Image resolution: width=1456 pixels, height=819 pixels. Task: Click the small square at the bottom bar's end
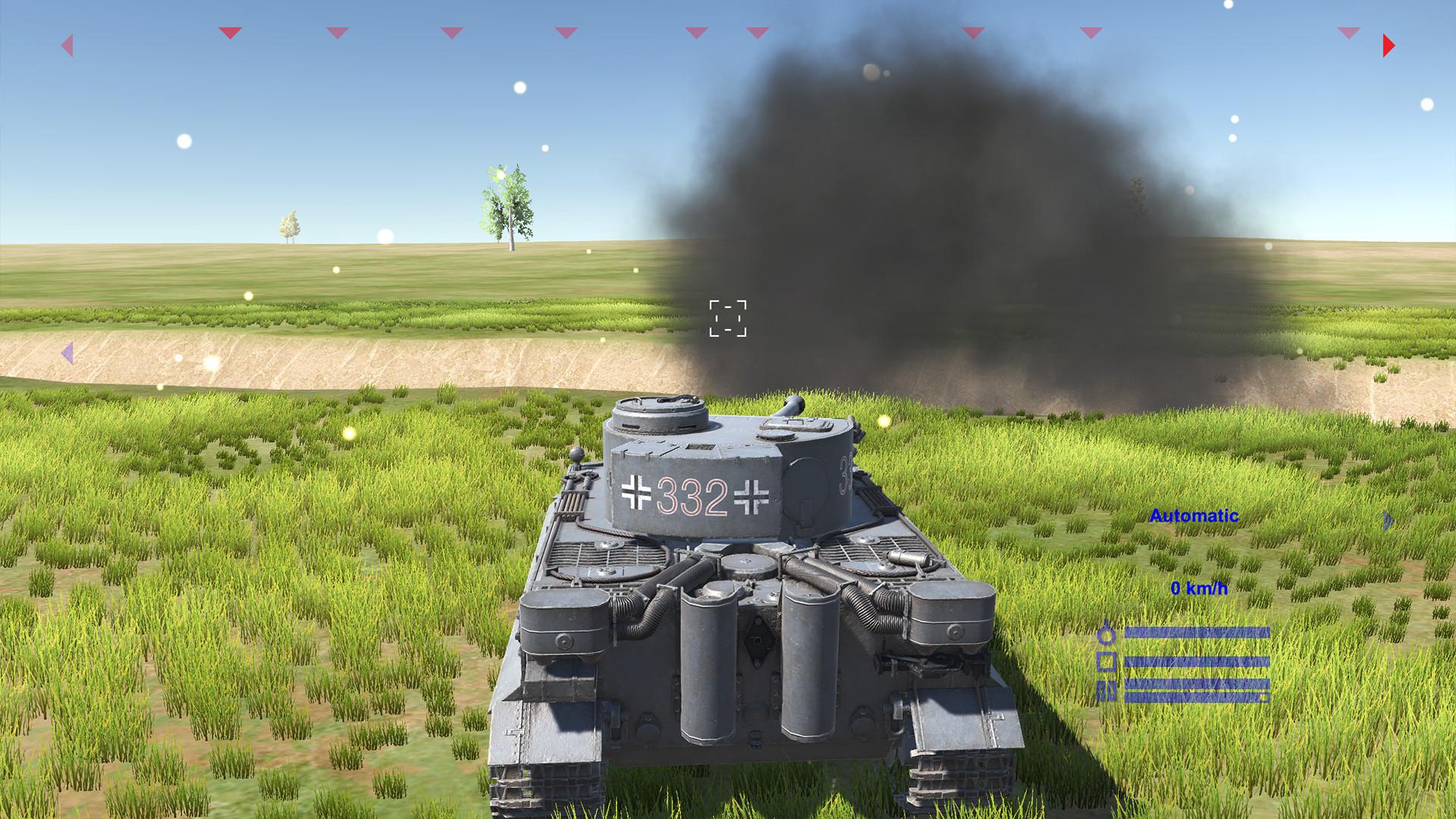click(x=1263, y=698)
